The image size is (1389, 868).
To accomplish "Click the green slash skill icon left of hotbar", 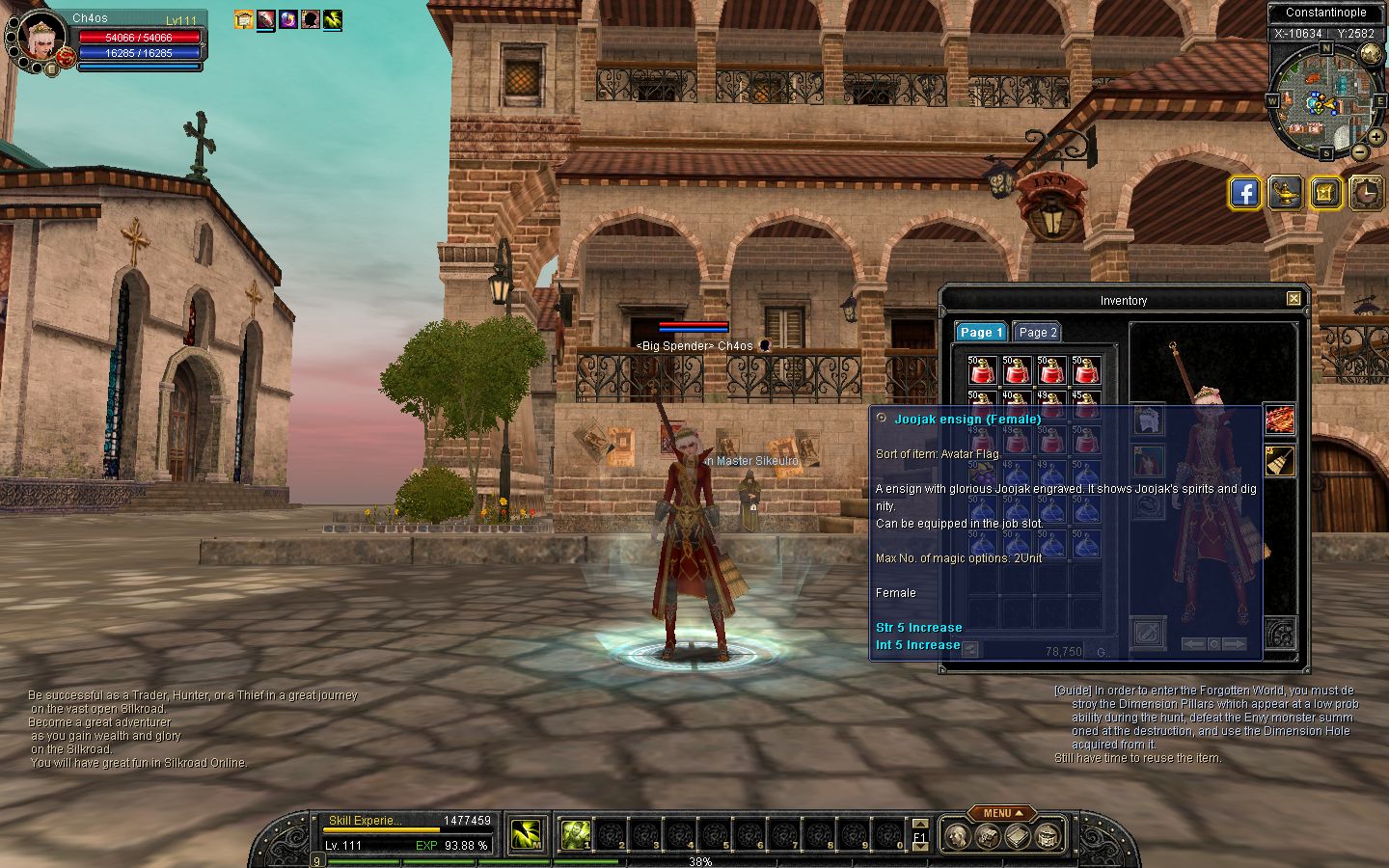I will point(525,834).
